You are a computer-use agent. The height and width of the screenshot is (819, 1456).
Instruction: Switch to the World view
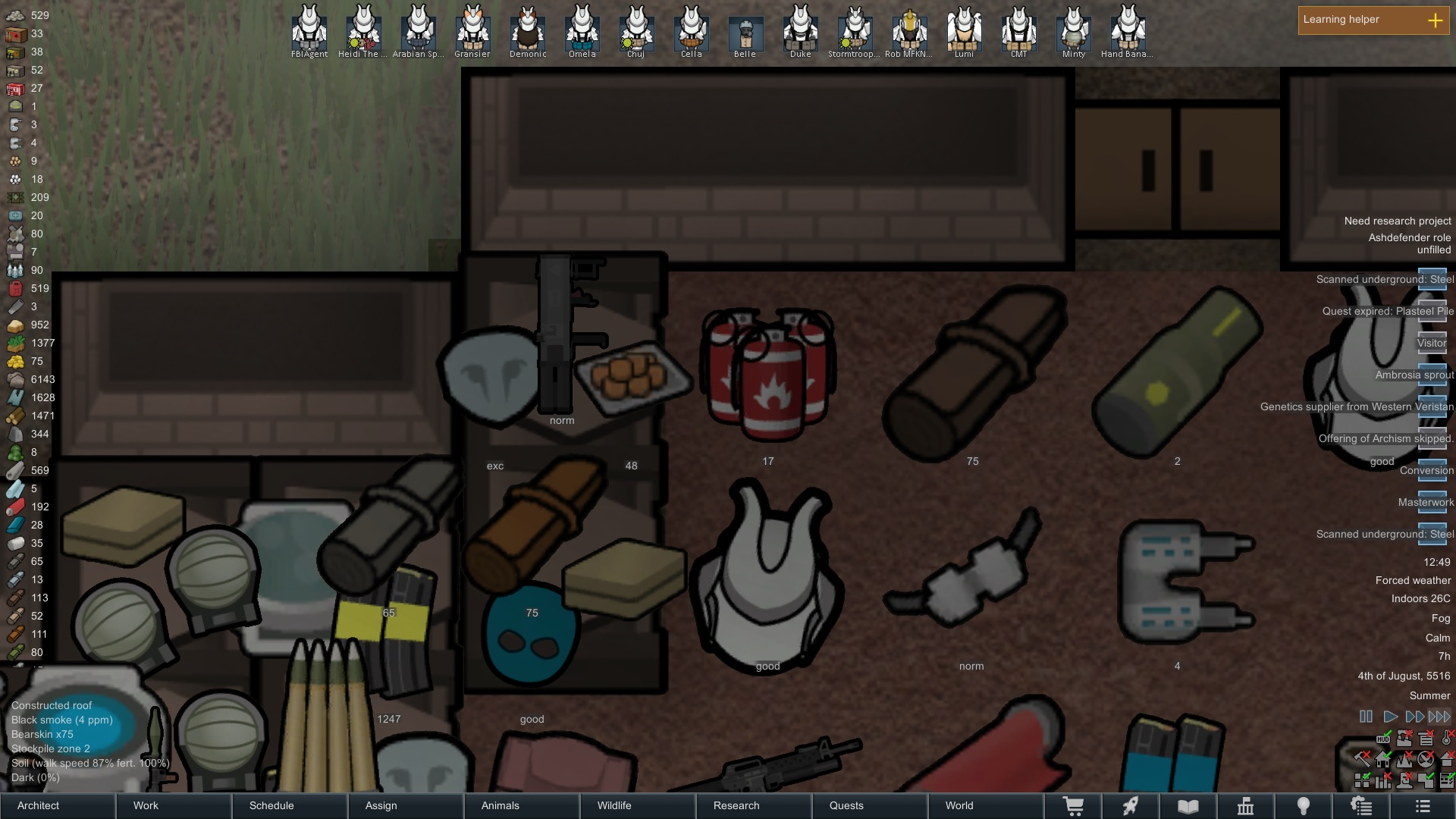(x=986, y=805)
